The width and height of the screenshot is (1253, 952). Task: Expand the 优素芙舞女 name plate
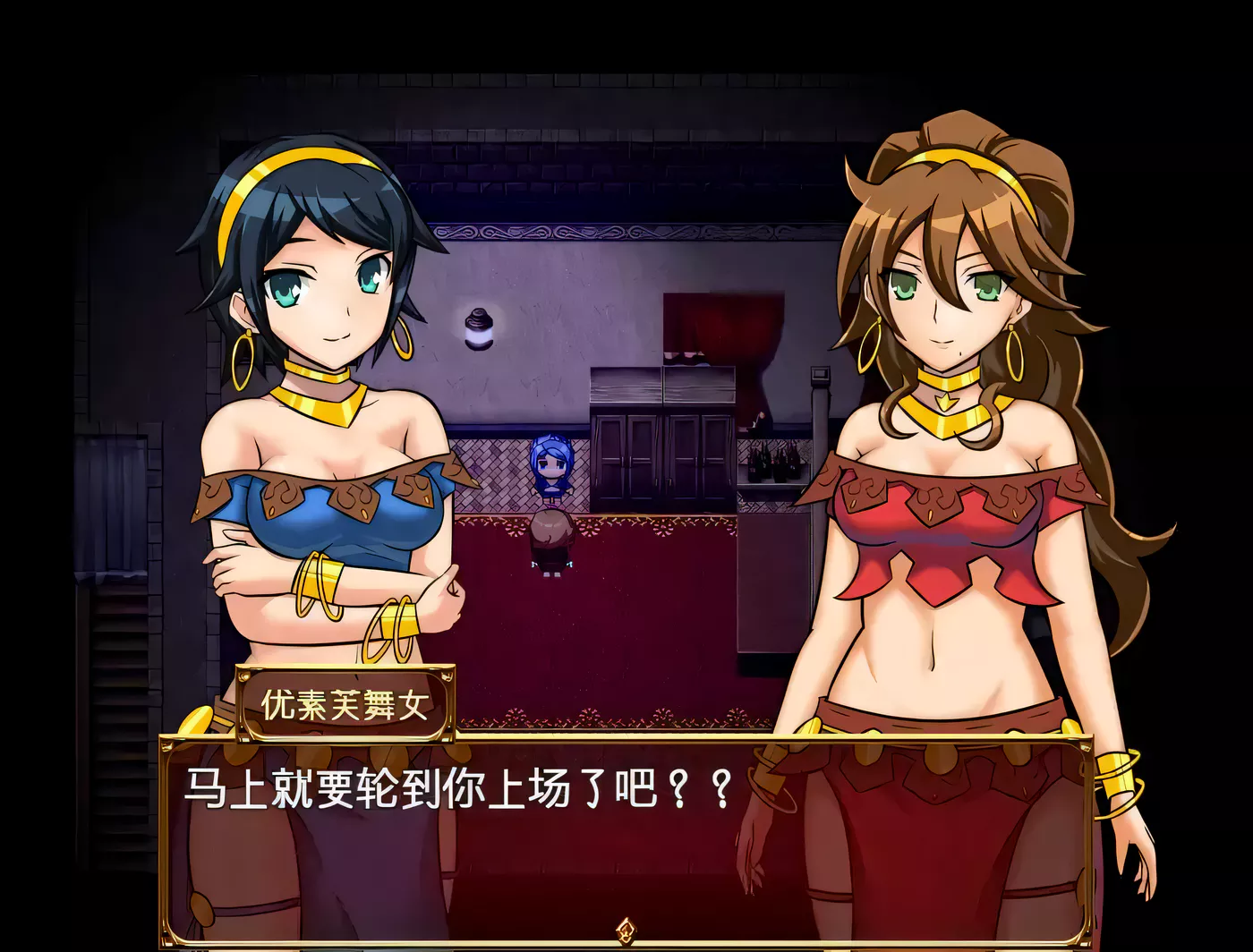coord(347,706)
